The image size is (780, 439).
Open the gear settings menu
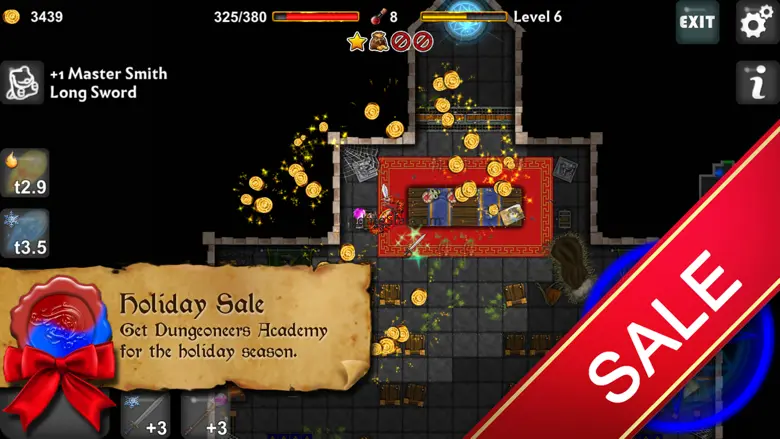pos(756,22)
